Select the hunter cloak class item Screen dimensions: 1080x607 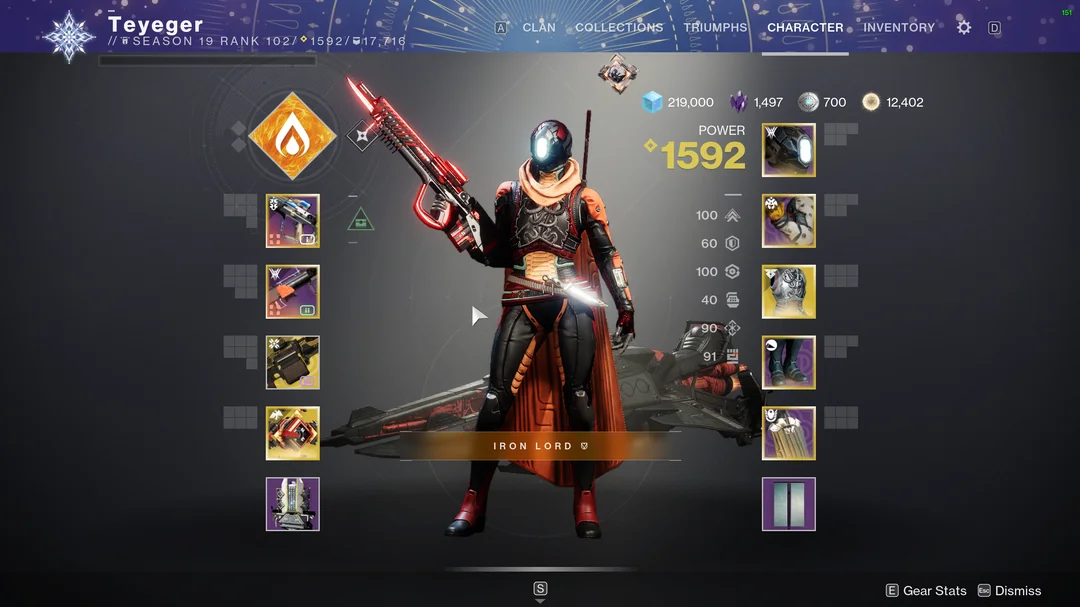click(x=789, y=433)
